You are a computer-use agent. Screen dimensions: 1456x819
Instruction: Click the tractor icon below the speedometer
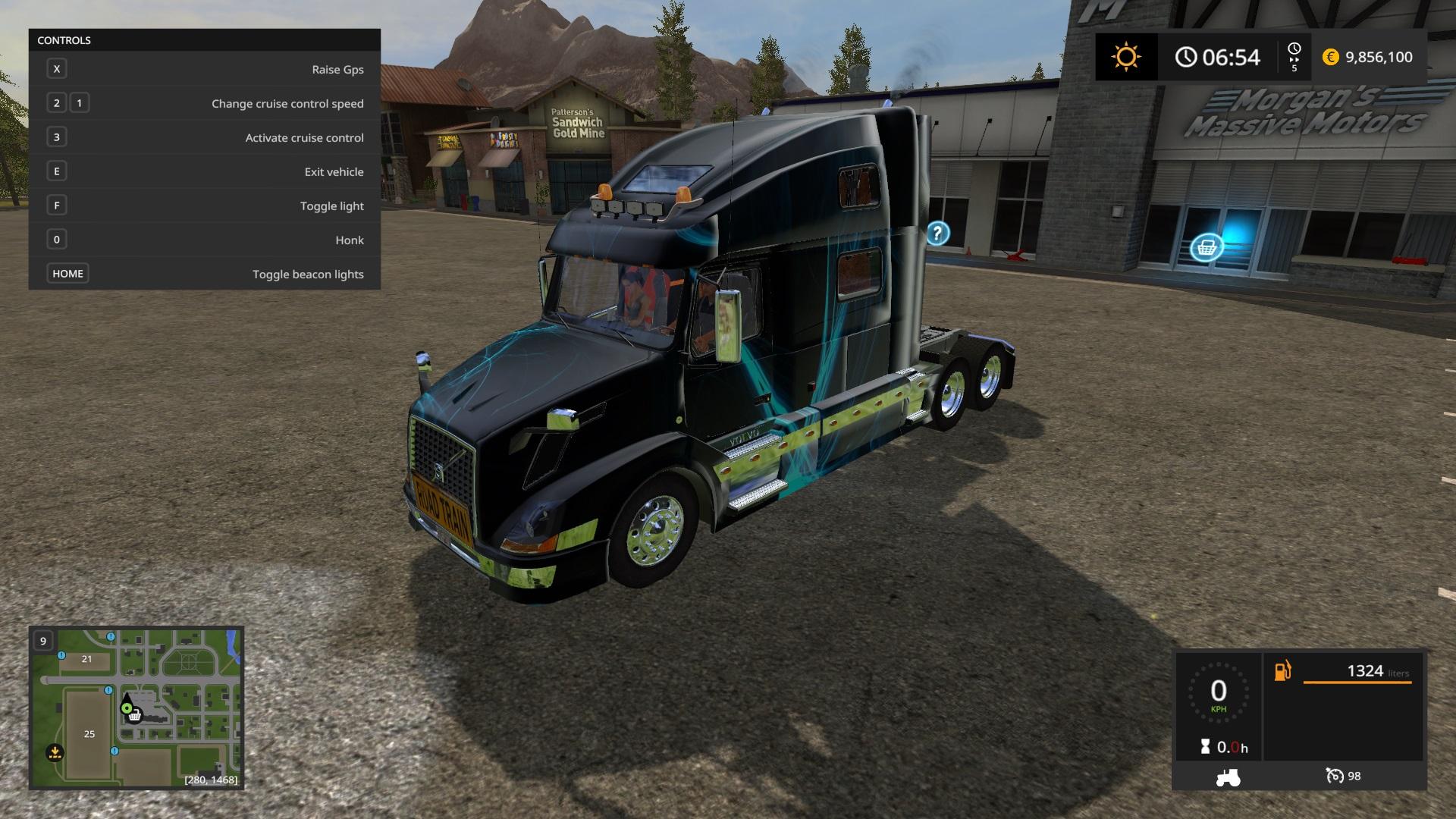(x=1228, y=777)
